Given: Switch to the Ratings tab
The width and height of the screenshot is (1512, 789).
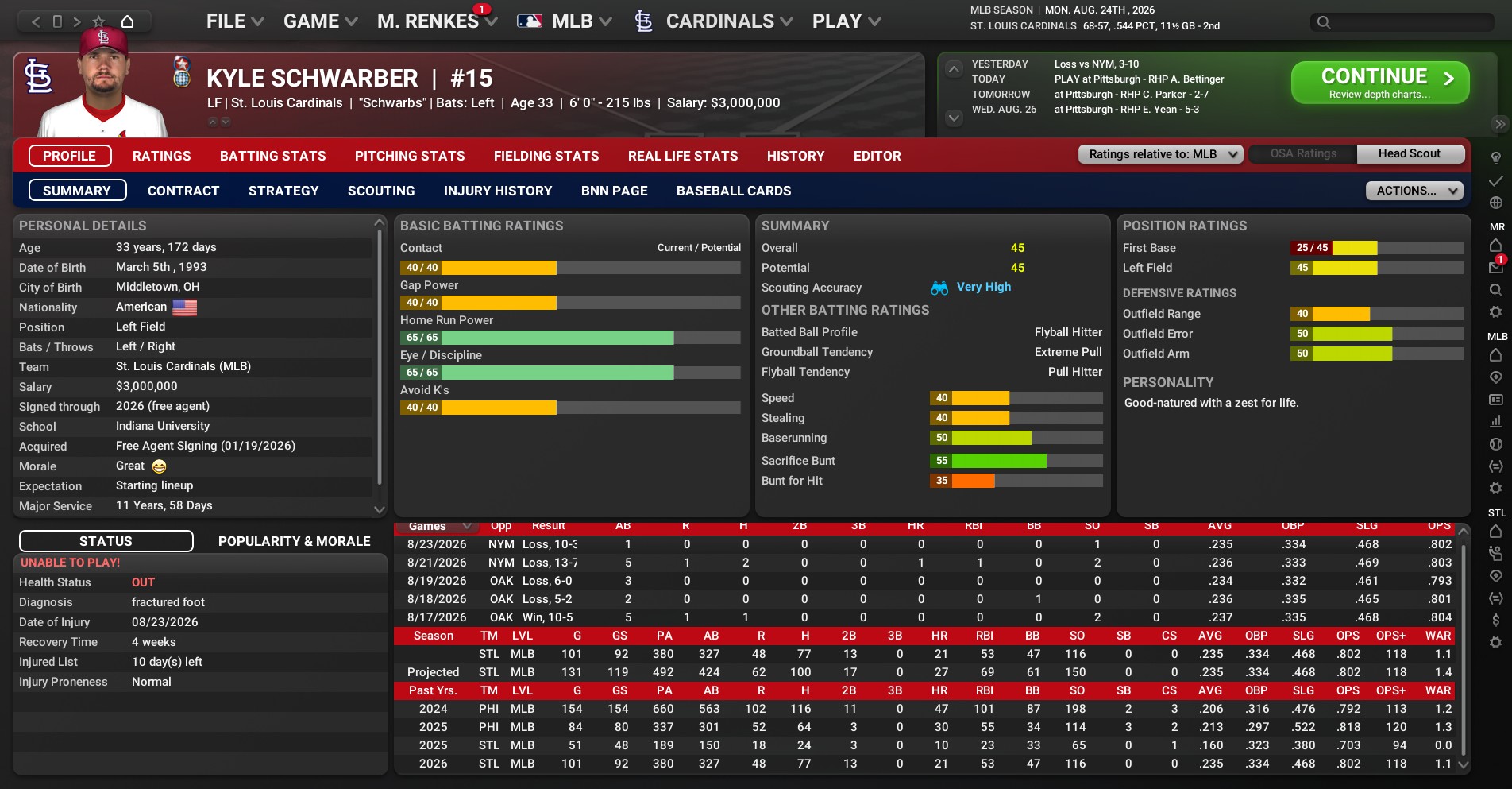Looking at the screenshot, I should [x=162, y=156].
